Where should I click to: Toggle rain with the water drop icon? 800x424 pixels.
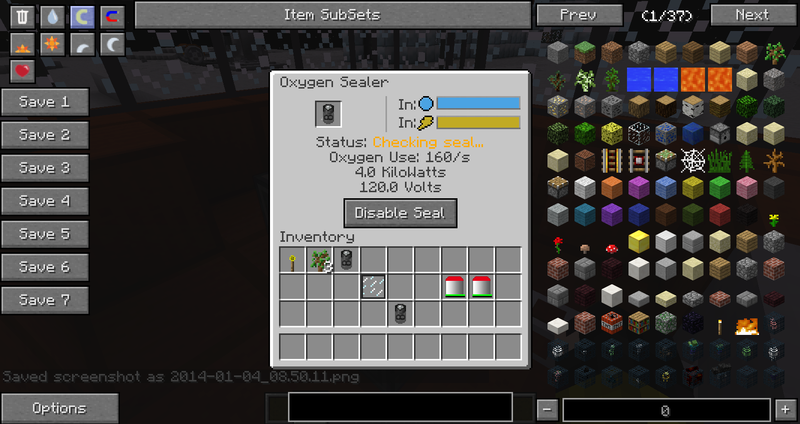click(x=53, y=16)
